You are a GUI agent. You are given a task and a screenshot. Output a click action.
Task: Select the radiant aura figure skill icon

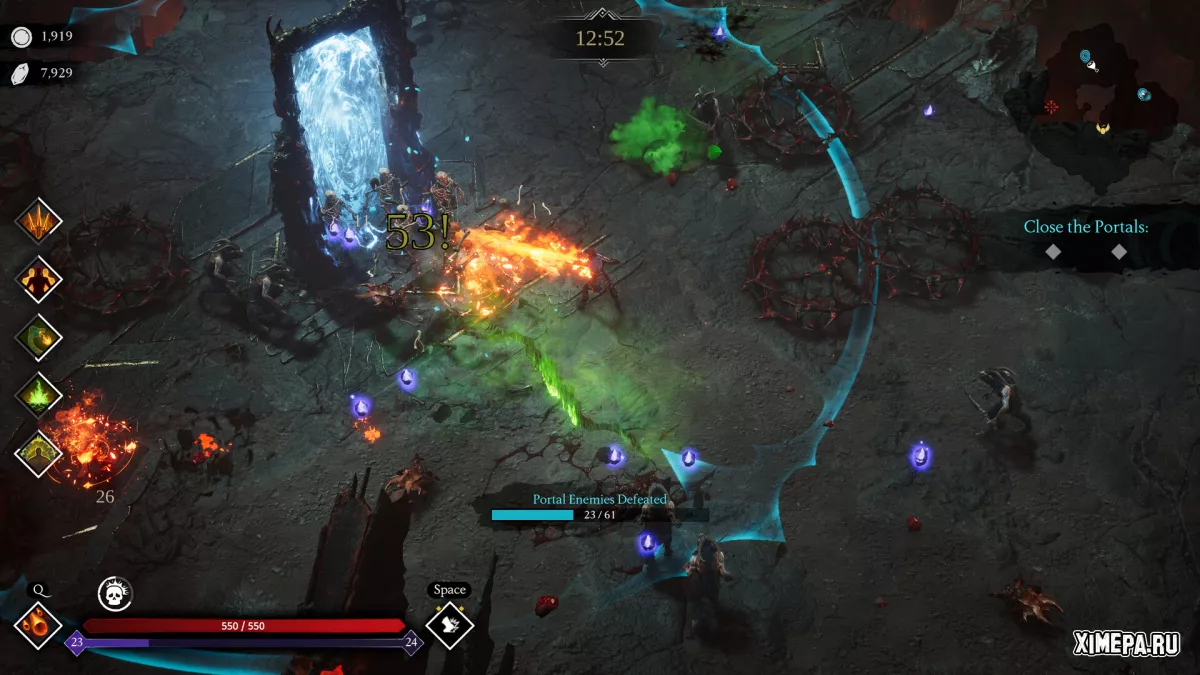click(x=39, y=453)
